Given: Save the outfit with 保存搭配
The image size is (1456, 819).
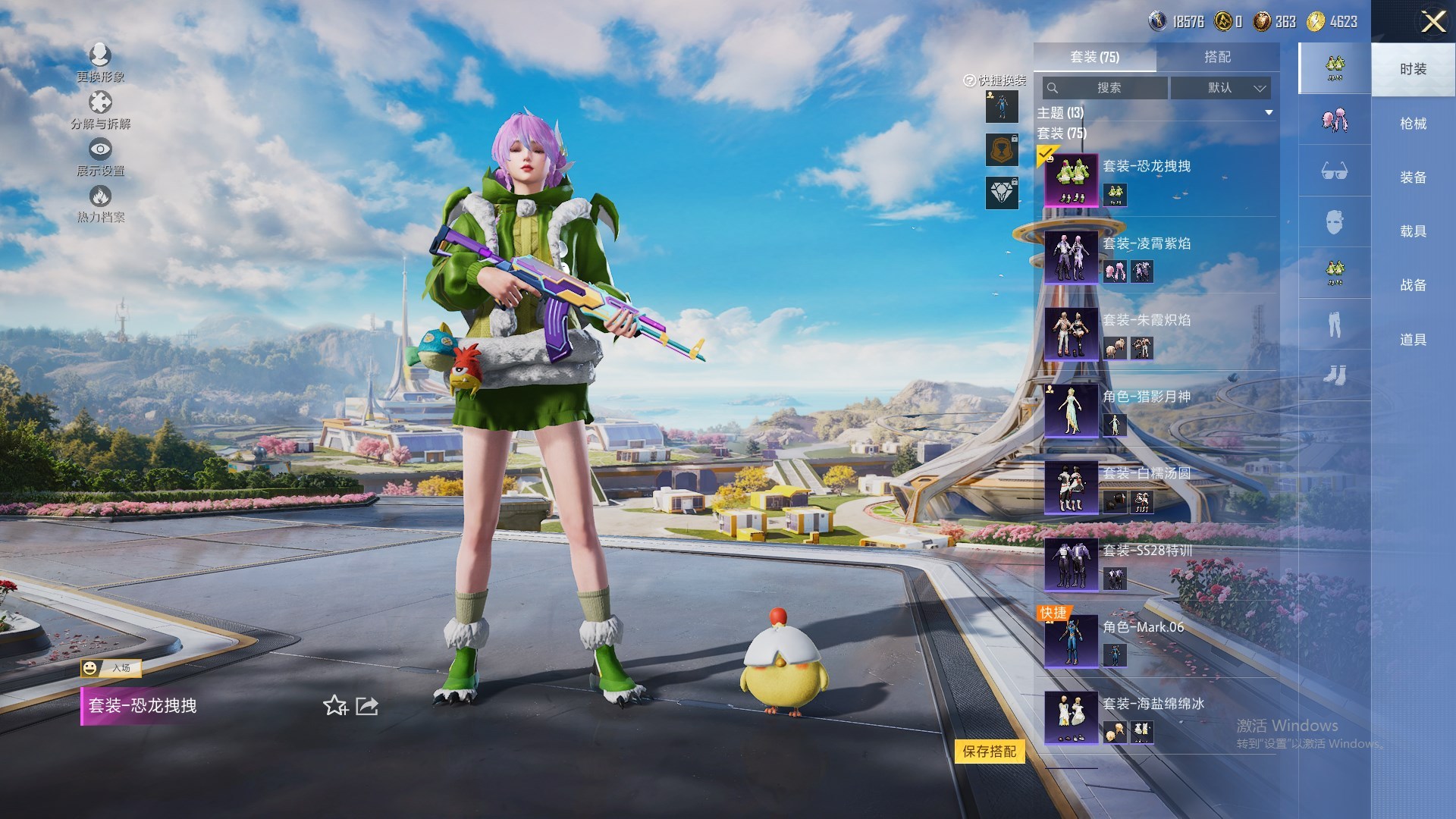Looking at the screenshot, I should (x=989, y=752).
